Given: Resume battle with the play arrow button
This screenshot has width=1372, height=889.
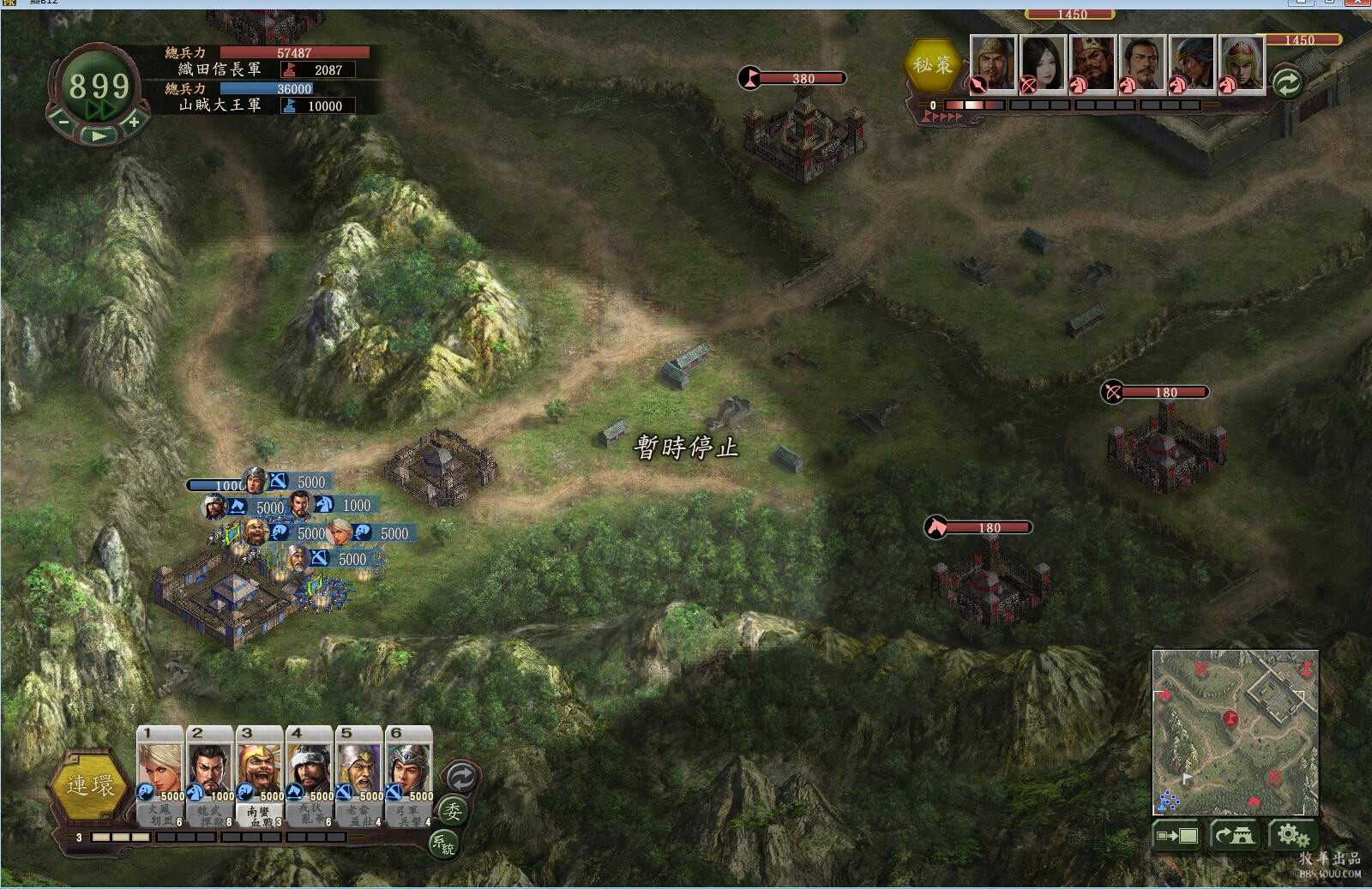Looking at the screenshot, I should click(x=99, y=135).
